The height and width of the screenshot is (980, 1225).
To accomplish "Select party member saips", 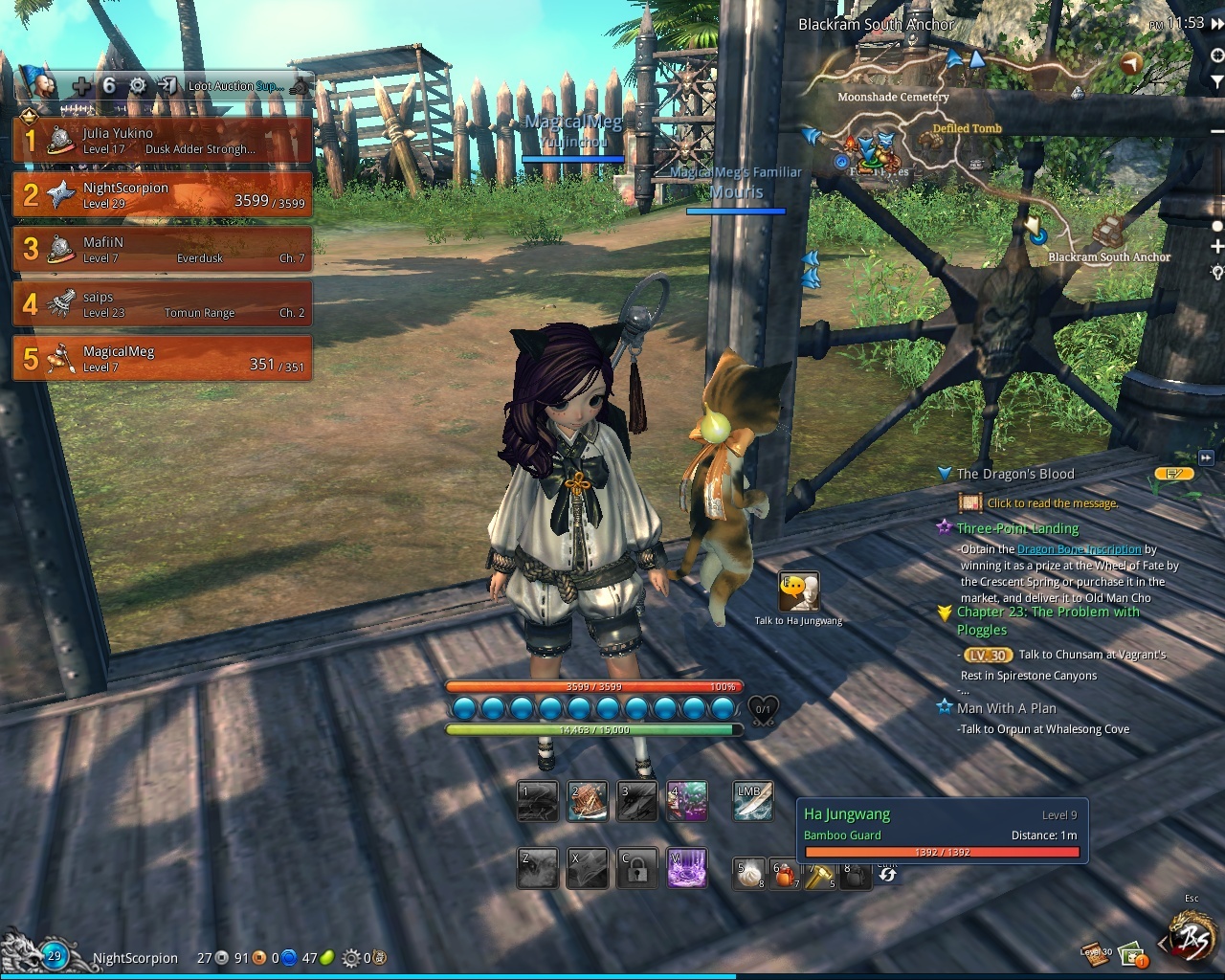I will (163, 304).
